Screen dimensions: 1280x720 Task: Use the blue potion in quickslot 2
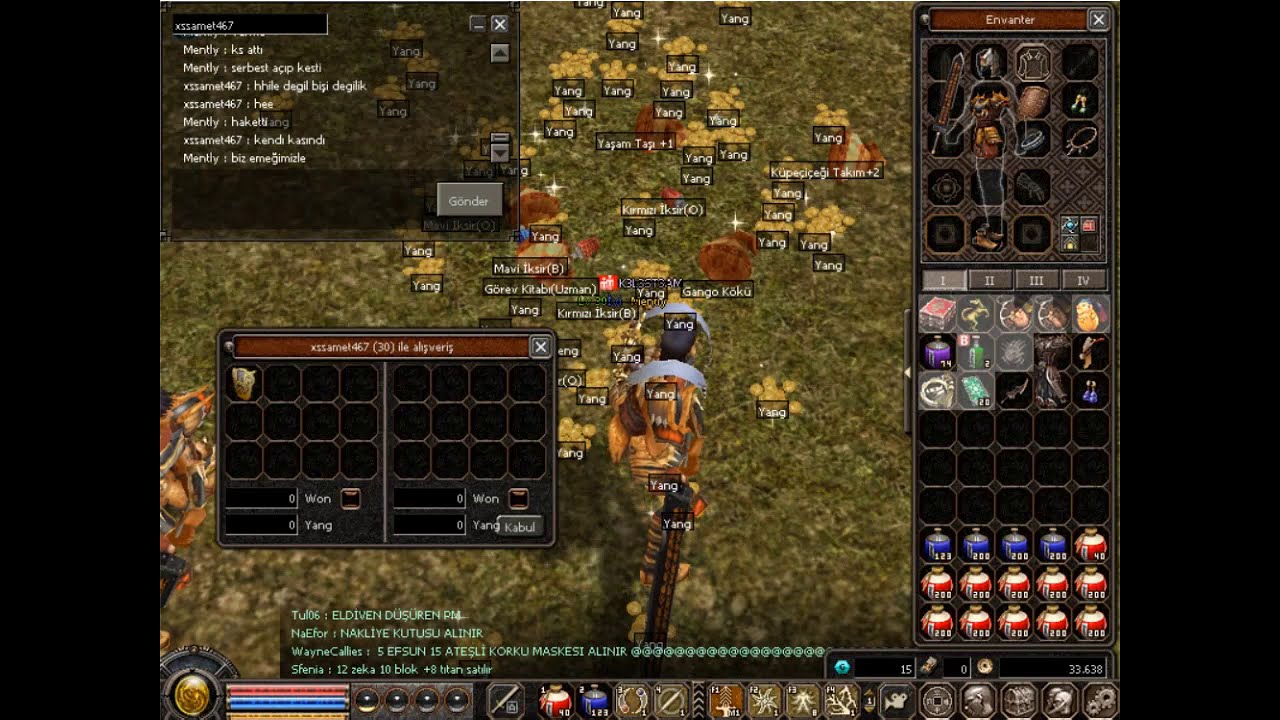click(x=595, y=700)
